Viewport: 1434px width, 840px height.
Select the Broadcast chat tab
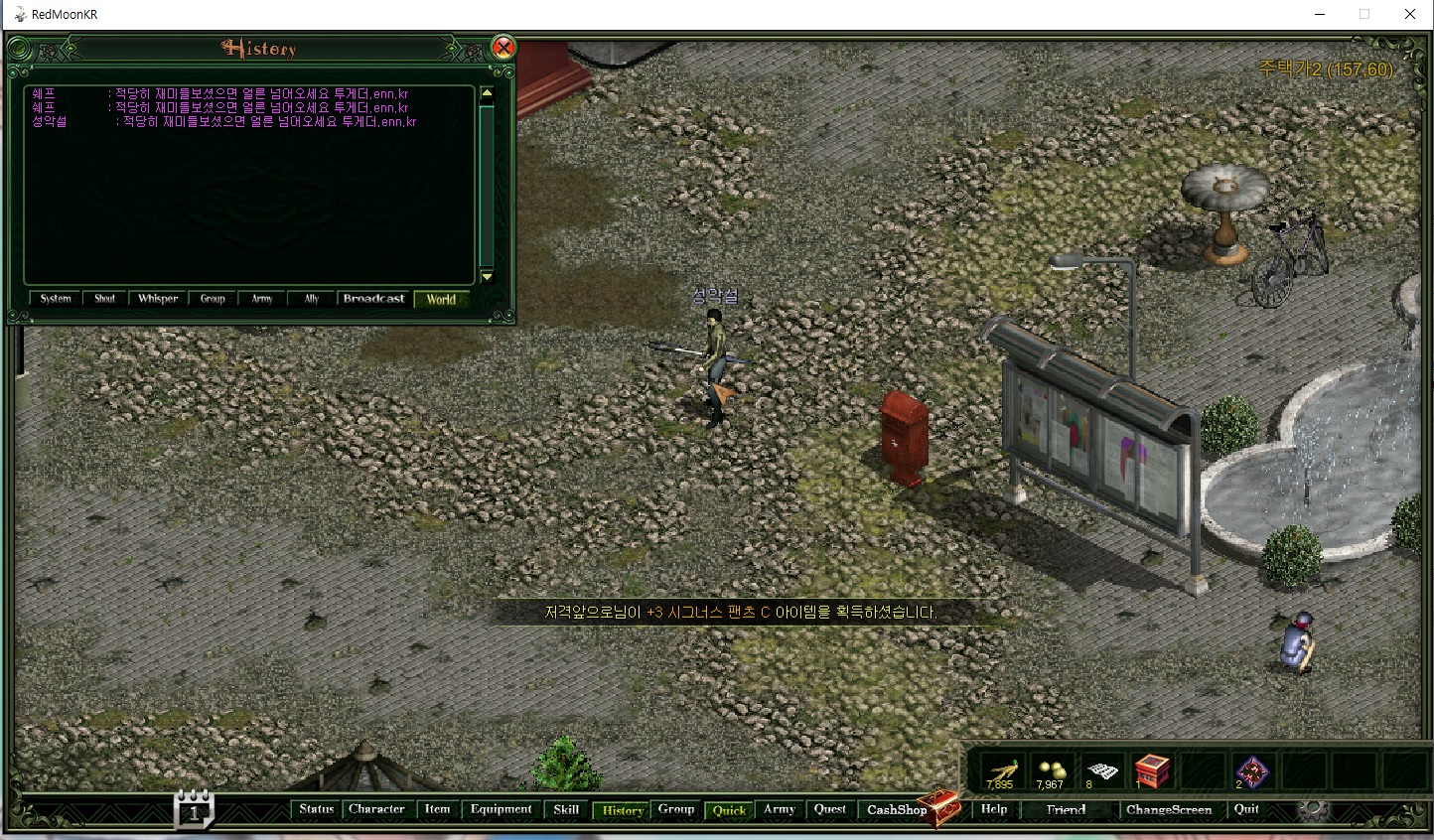click(373, 299)
